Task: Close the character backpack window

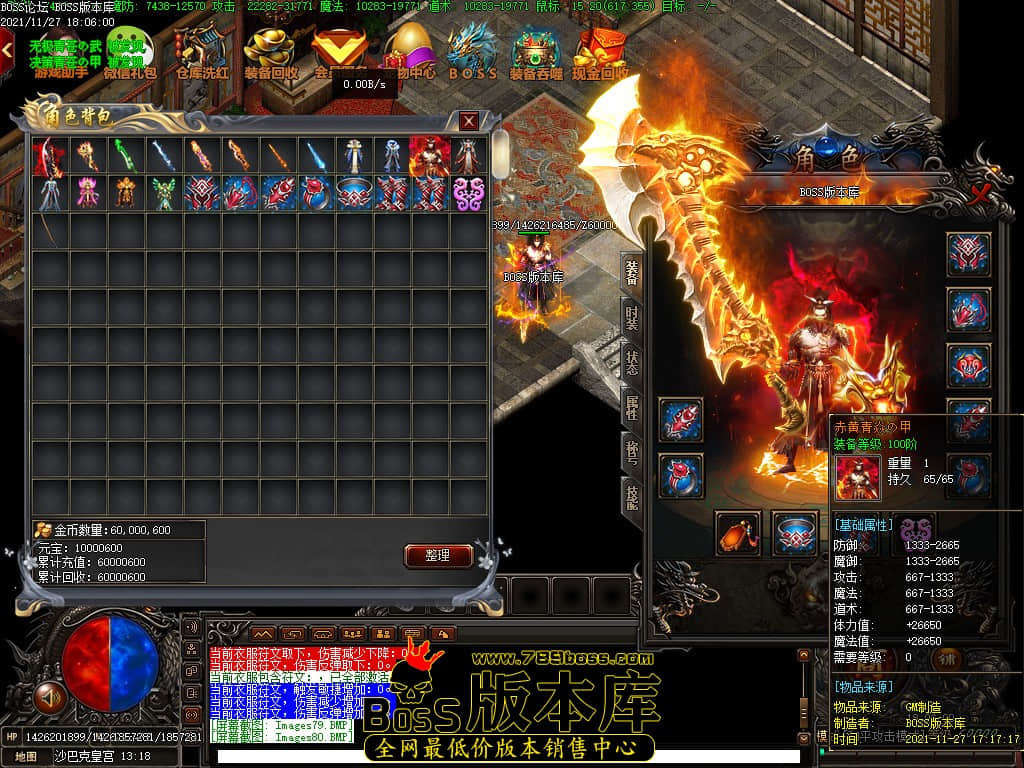Action: 469,121
